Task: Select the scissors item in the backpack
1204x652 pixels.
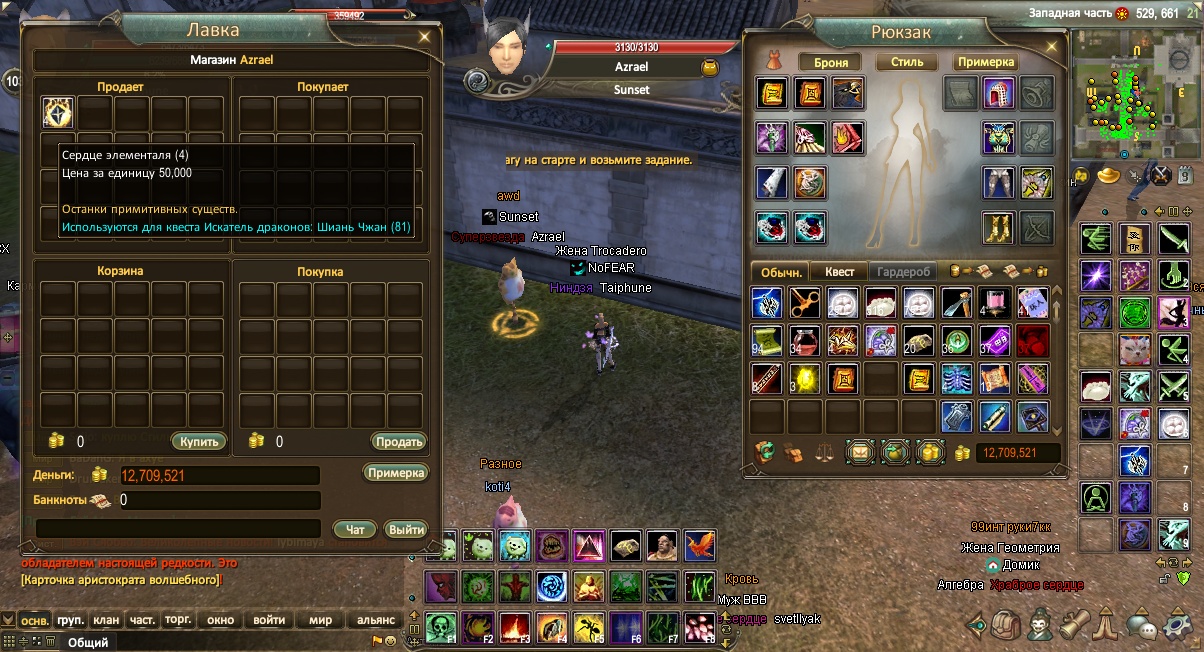Action: coord(805,303)
